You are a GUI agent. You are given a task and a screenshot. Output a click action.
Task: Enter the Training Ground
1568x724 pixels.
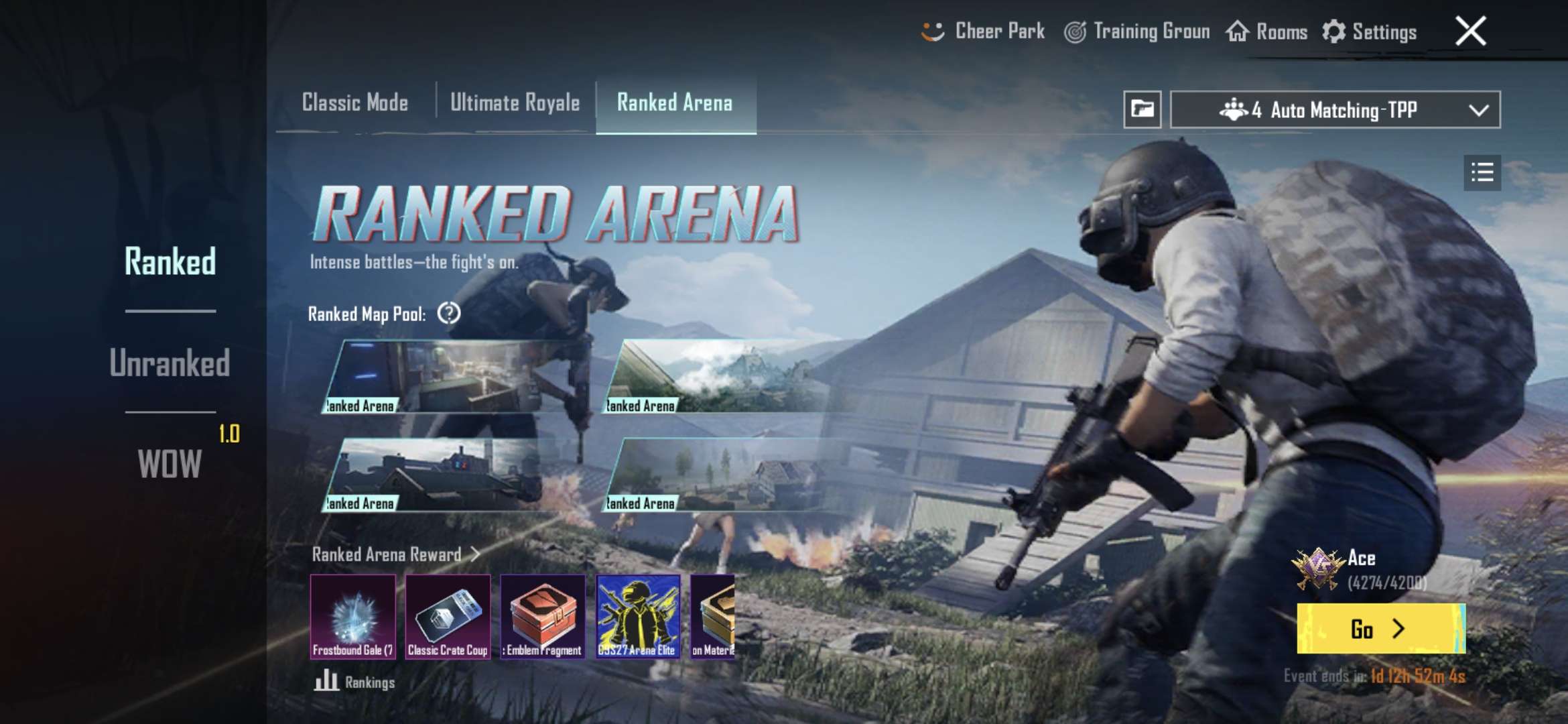[x=1138, y=32]
